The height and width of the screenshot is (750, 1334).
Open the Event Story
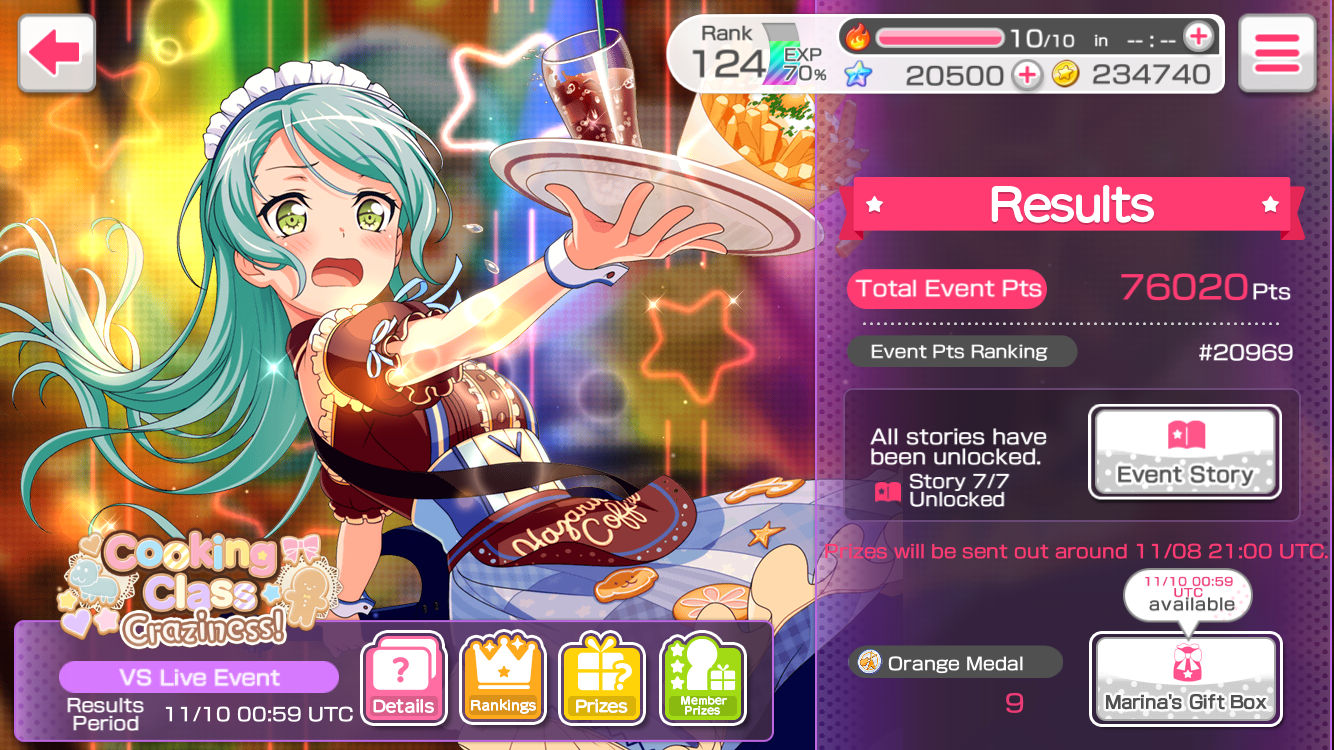tap(1184, 452)
